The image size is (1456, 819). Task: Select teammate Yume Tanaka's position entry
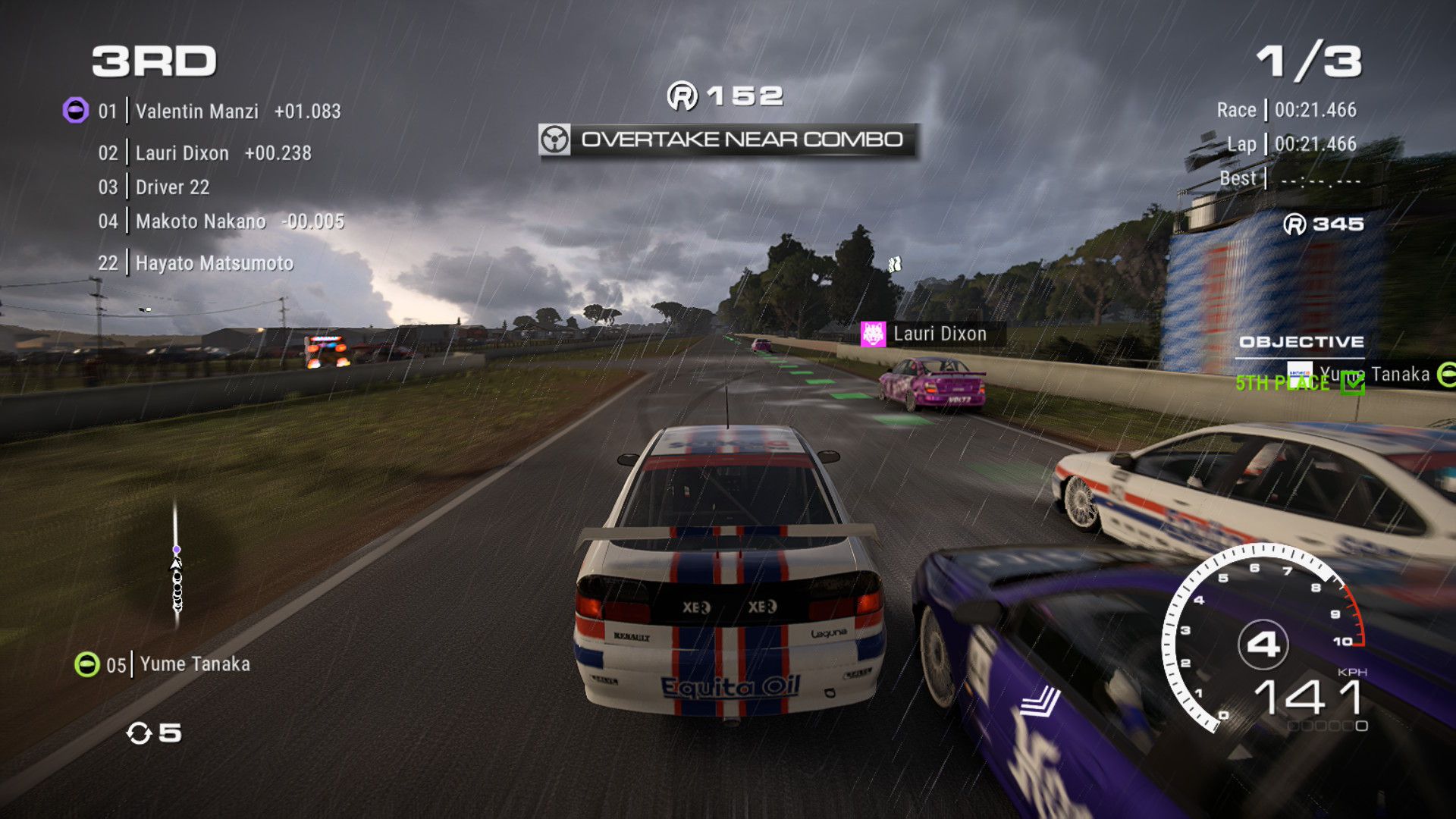[194, 664]
